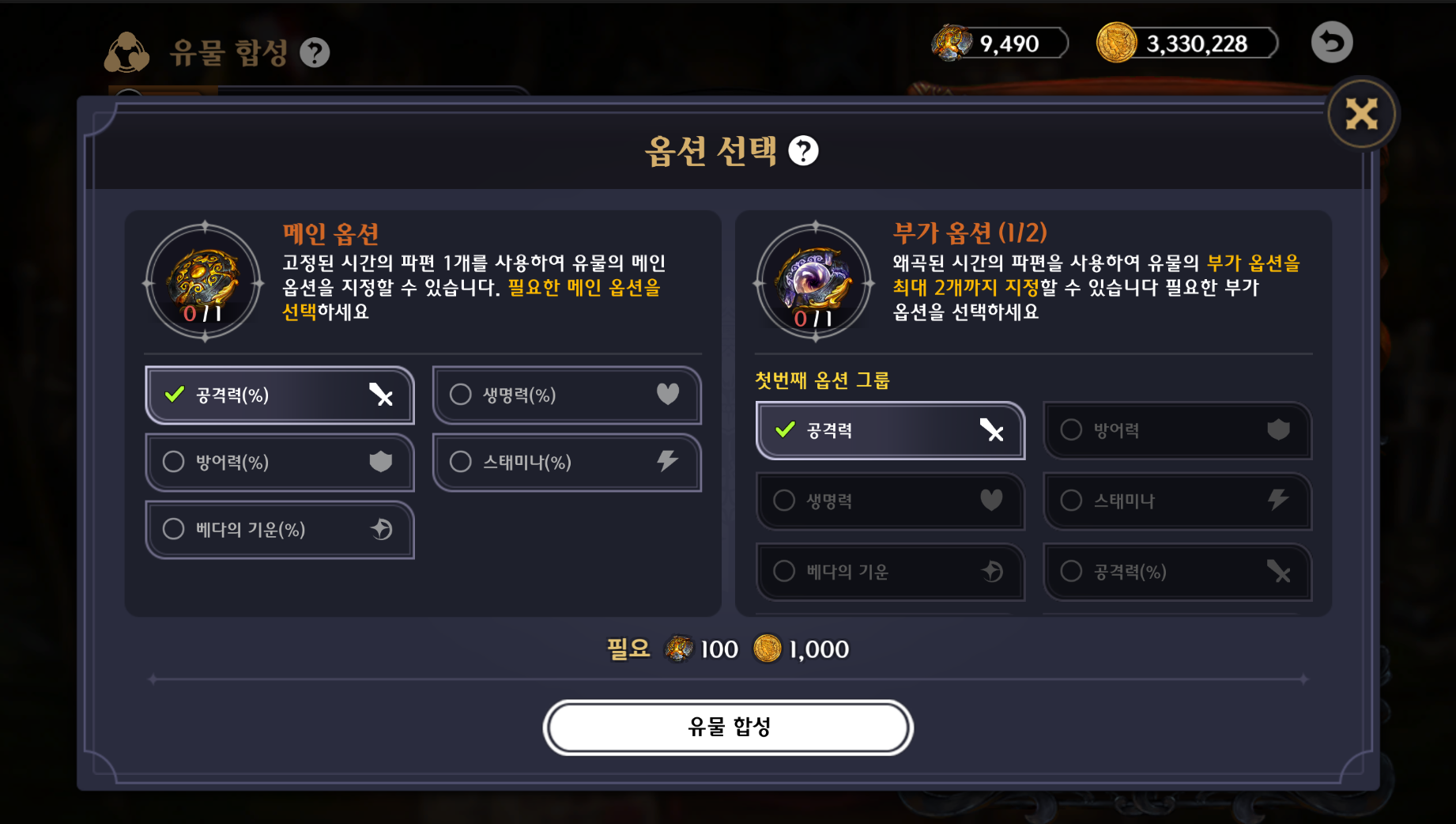1456x824 pixels.
Task: Select main option 방어력(%)
Action: tap(279, 462)
